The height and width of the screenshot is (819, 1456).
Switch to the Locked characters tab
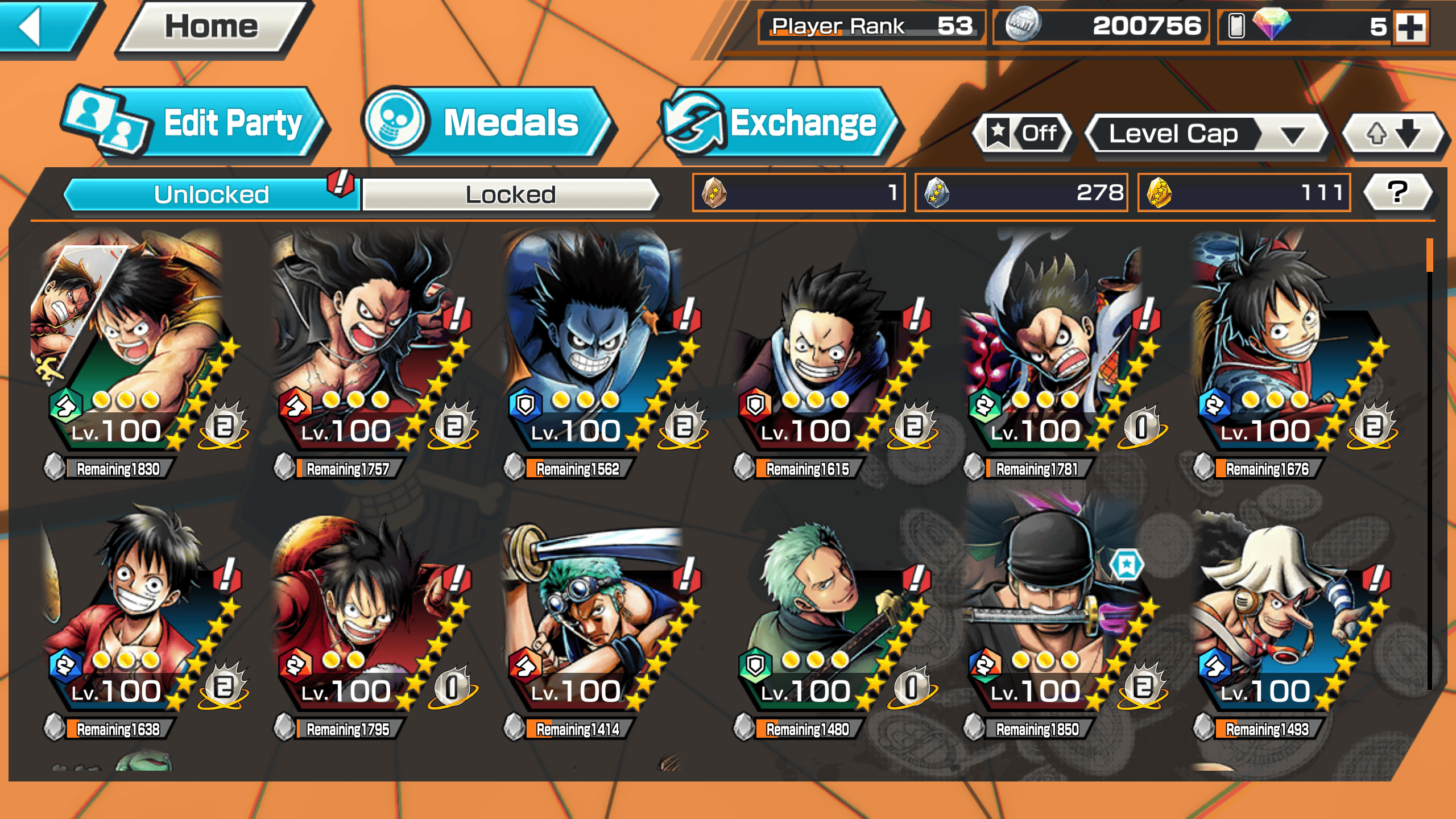tap(510, 195)
